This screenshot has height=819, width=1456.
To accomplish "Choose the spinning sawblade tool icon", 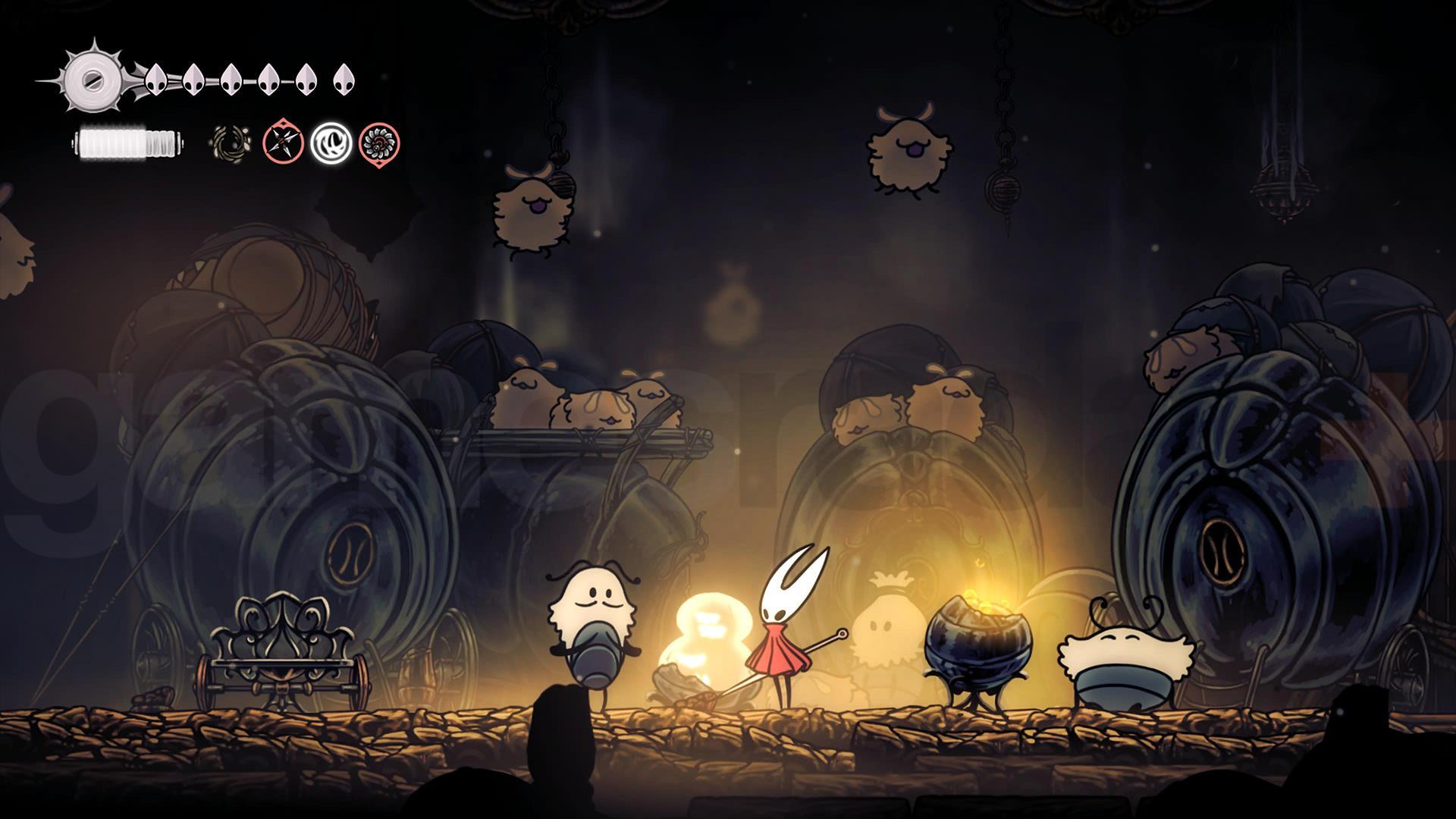I will [378, 143].
